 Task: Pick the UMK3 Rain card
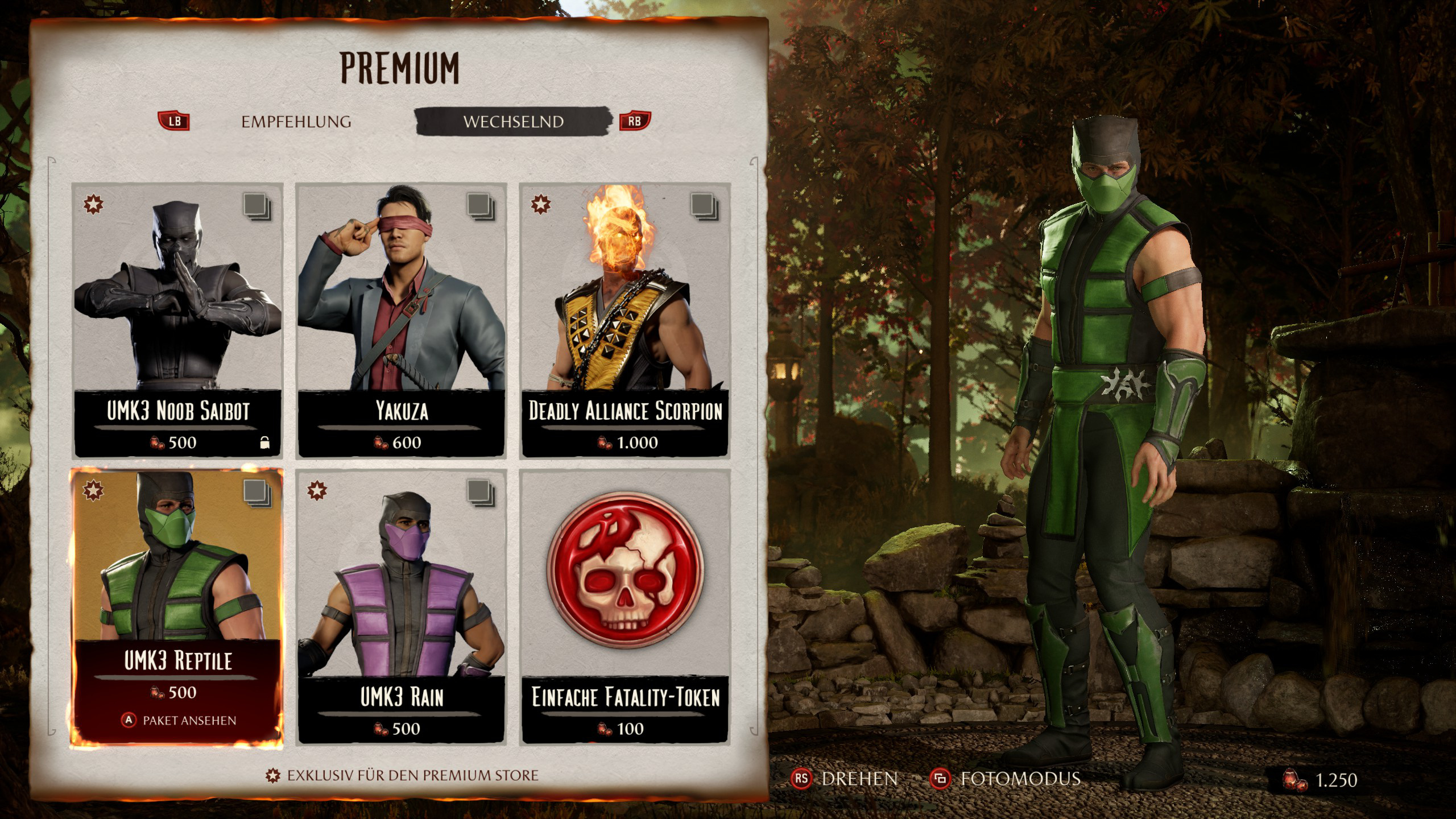(402, 606)
